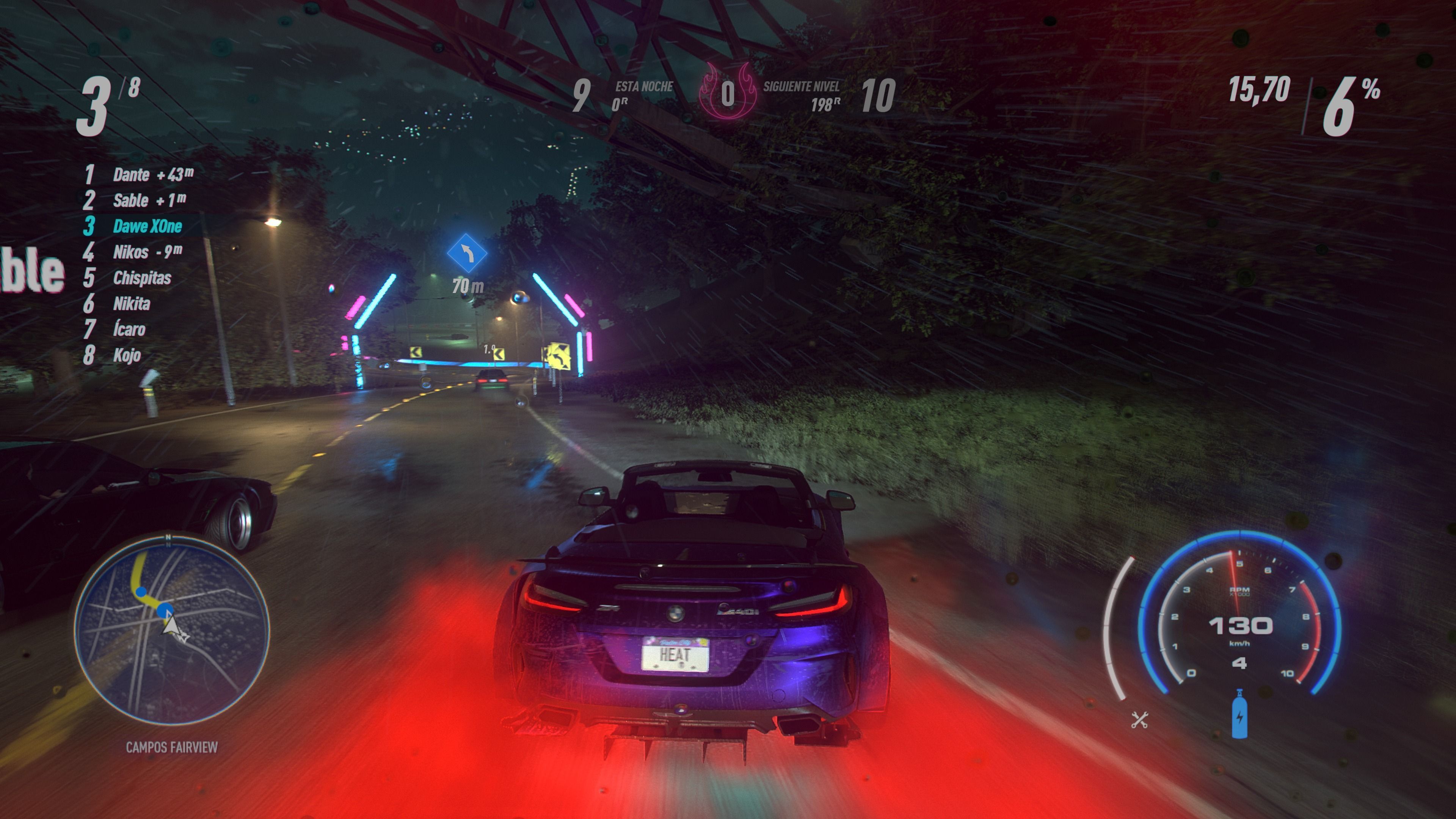Select Nikita in the racer list
1456x819 pixels.
tap(132, 304)
